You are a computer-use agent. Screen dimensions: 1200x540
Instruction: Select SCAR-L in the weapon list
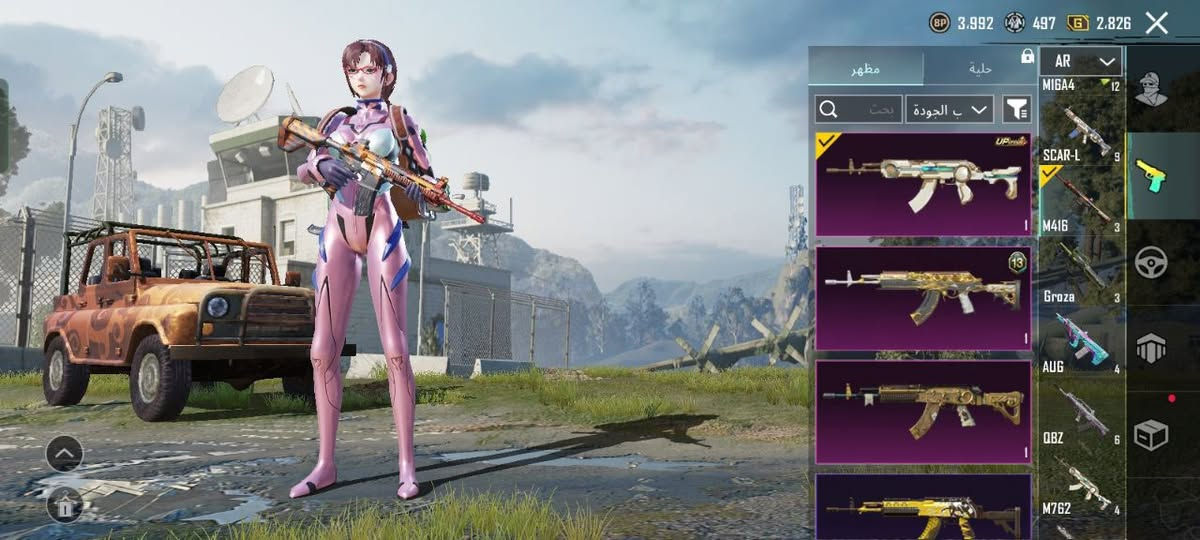(1081, 133)
